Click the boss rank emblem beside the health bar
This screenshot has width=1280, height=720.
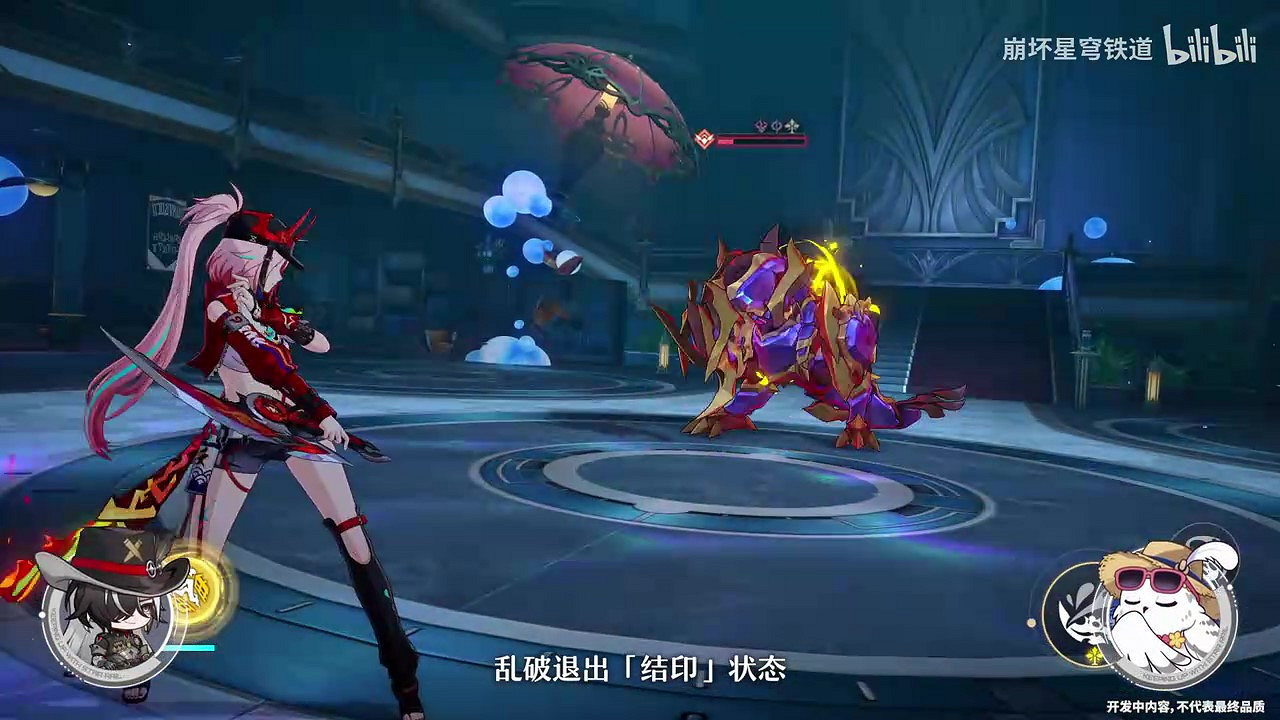pos(705,139)
